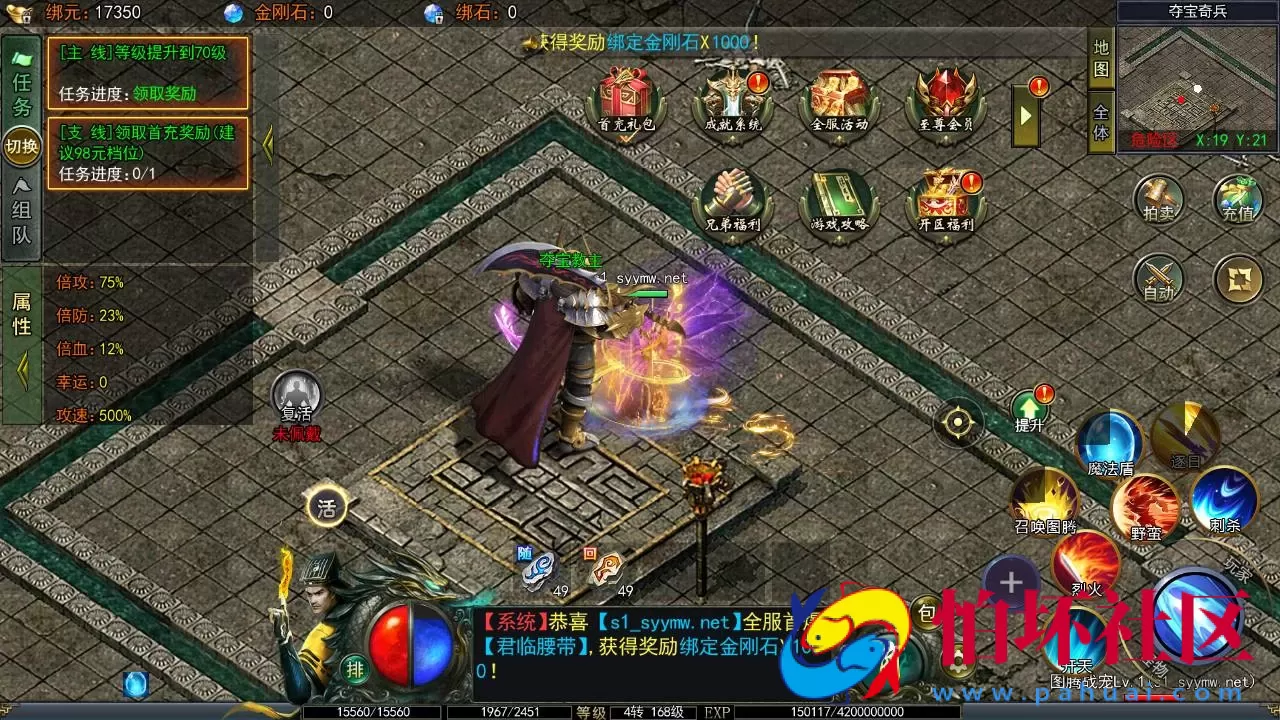Screen dimensions: 1280x720
Task: Open the 拍卖 auction house
Action: click(1159, 200)
